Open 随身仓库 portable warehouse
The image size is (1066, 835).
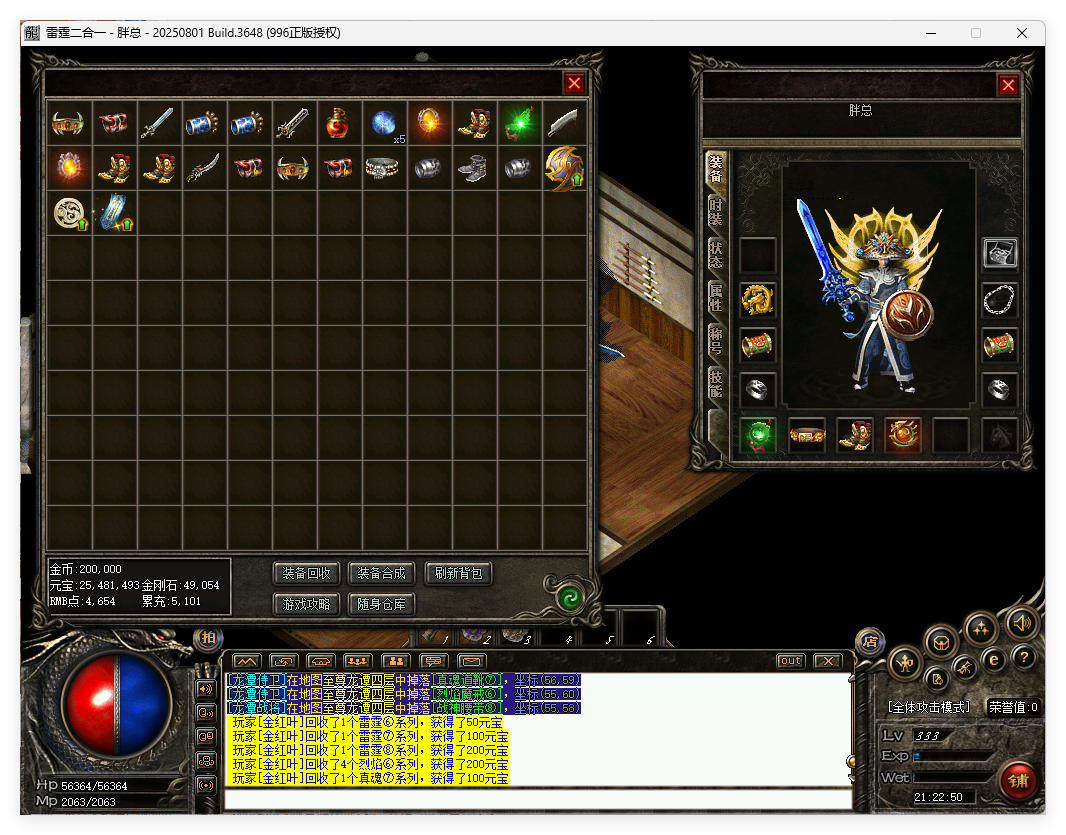pos(380,604)
